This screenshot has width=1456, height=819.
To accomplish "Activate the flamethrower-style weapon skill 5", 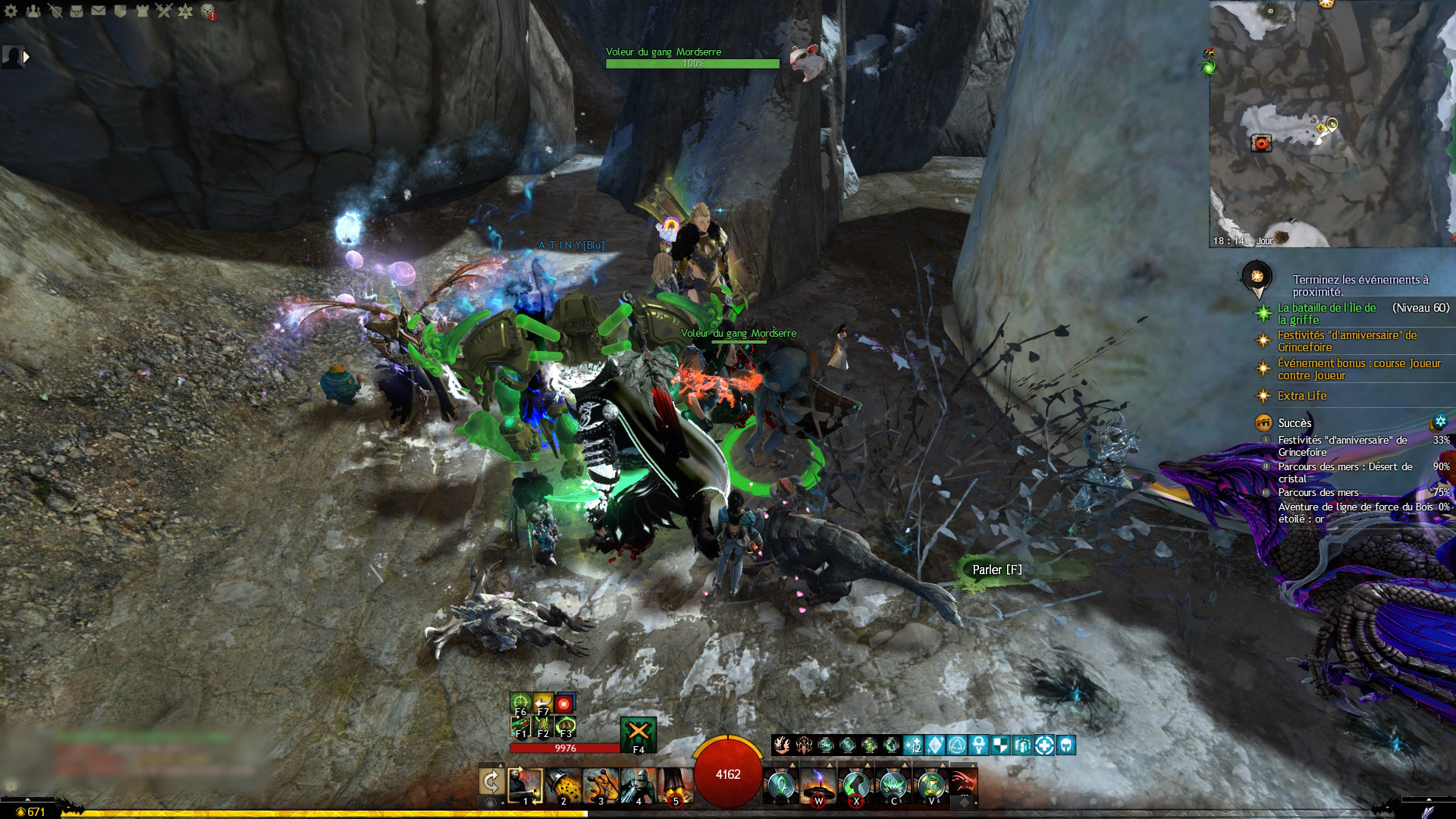I will tap(675, 785).
